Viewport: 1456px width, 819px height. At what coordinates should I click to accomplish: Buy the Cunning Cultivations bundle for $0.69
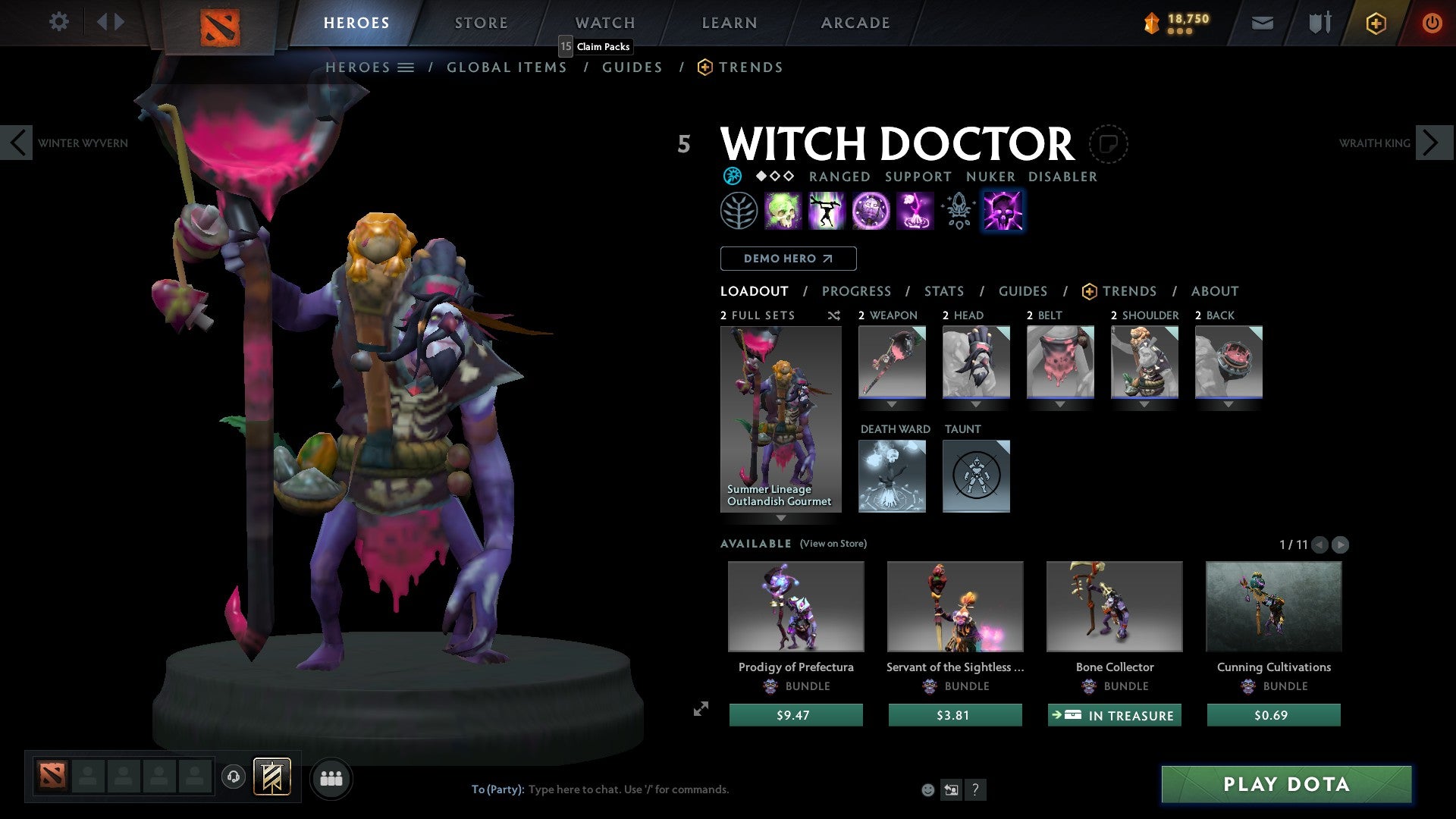[x=1273, y=714]
